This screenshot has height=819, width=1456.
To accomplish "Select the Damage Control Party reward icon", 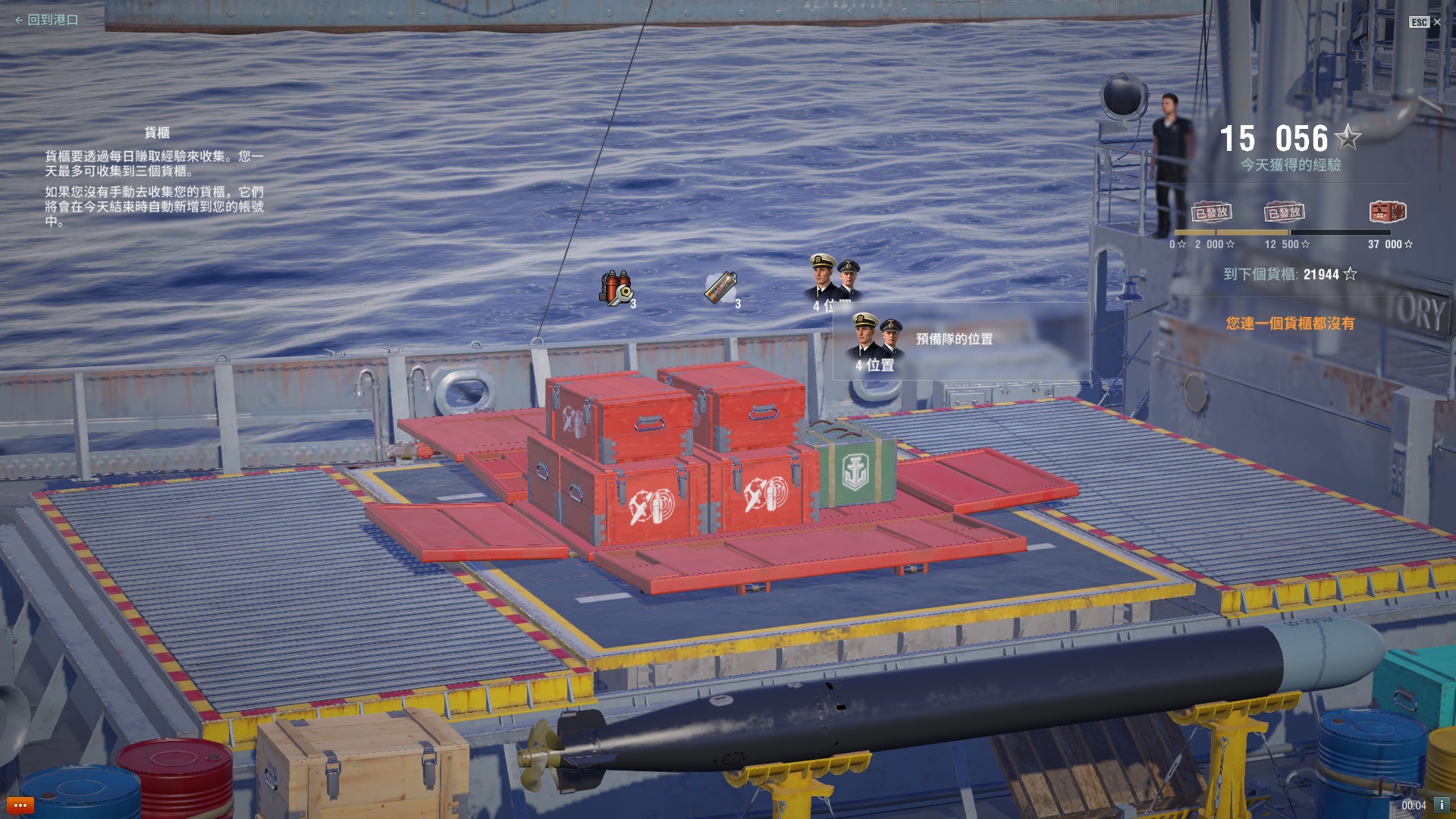I will tap(617, 288).
